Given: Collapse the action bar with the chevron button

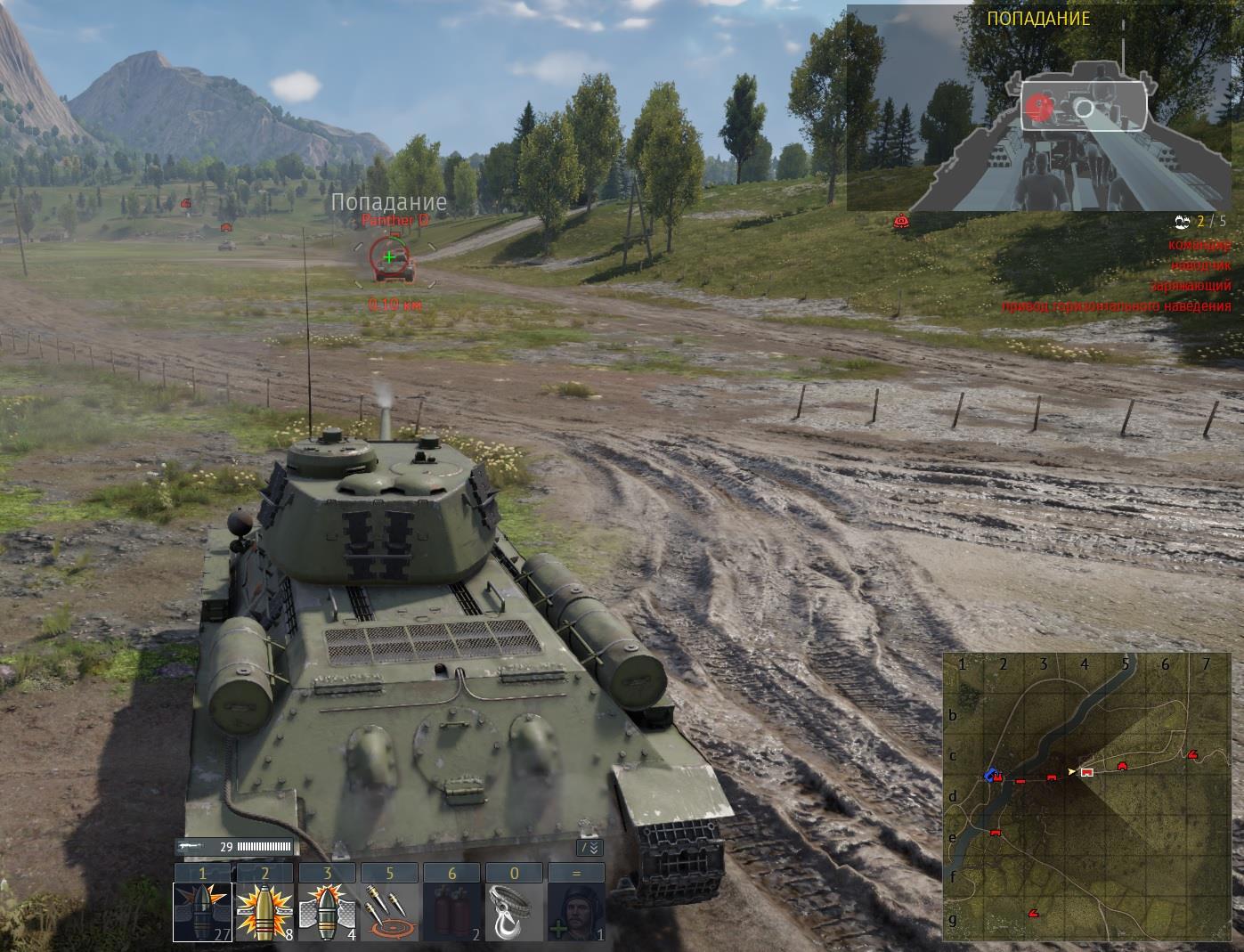Looking at the screenshot, I should [590, 848].
